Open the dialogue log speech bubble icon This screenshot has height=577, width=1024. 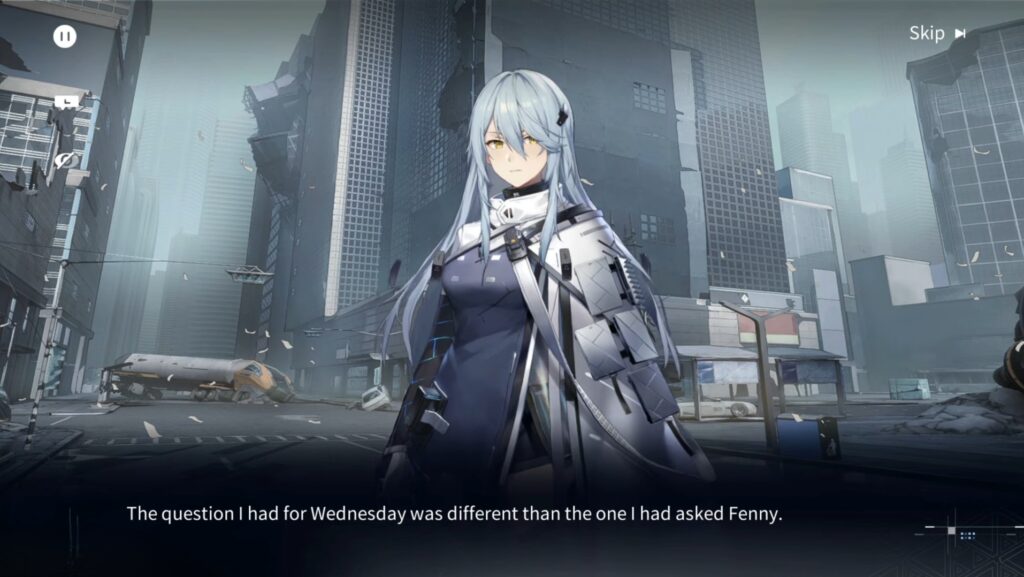66,101
